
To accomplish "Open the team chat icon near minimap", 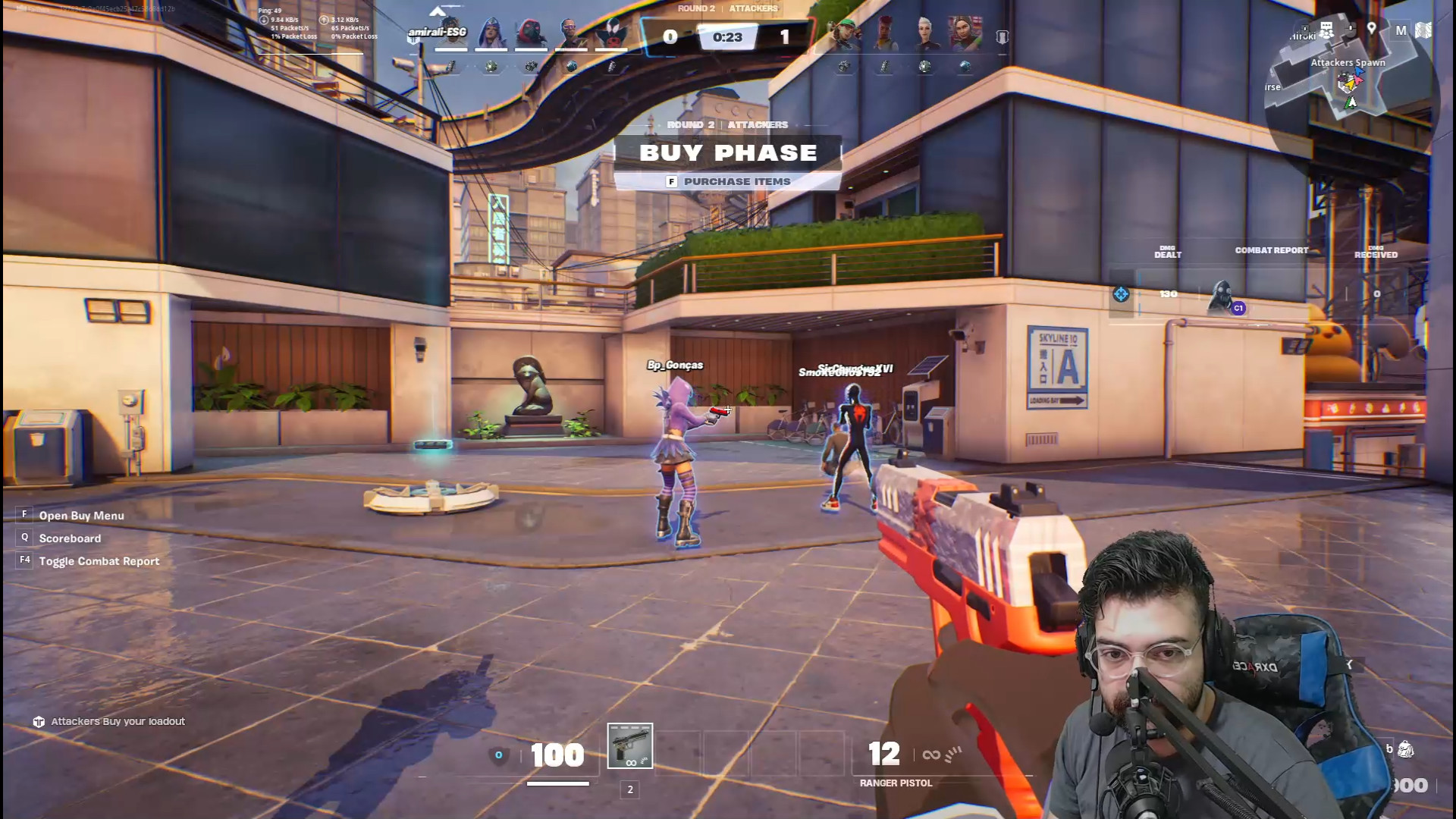I will tap(1326, 30).
